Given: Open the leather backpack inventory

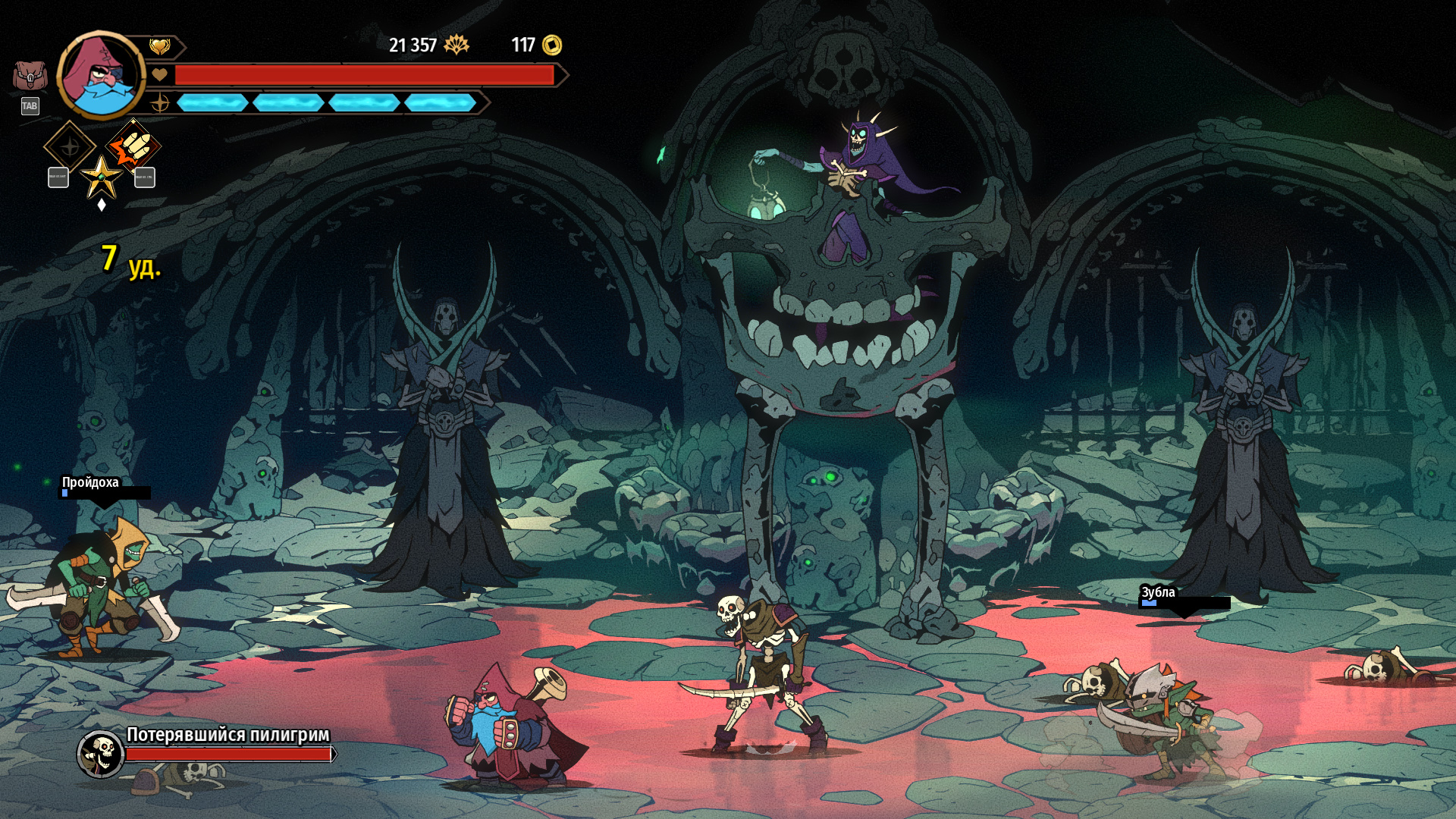Looking at the screenshot, I should point(30,76).
